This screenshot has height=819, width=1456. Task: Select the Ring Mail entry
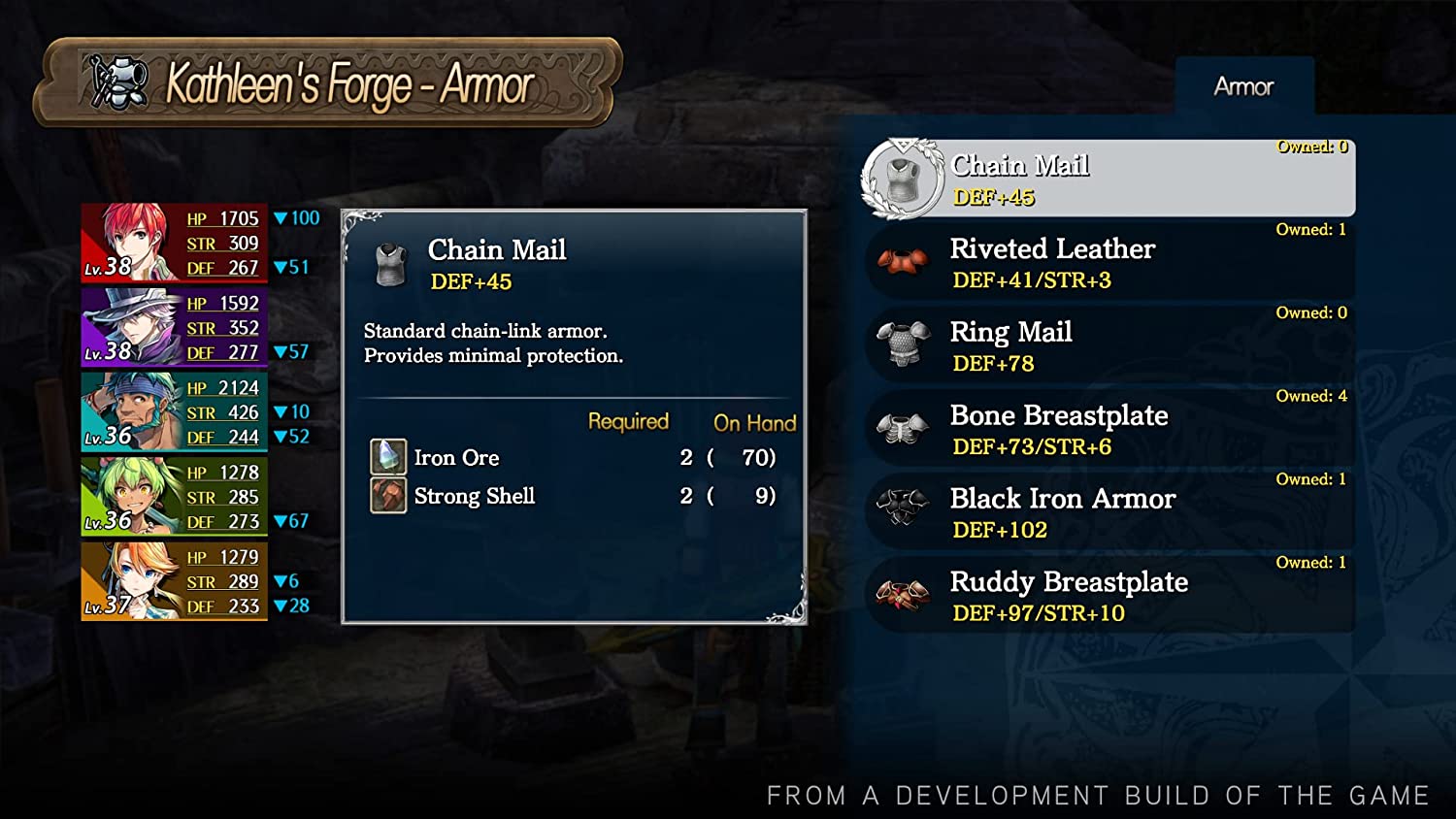1107,346
